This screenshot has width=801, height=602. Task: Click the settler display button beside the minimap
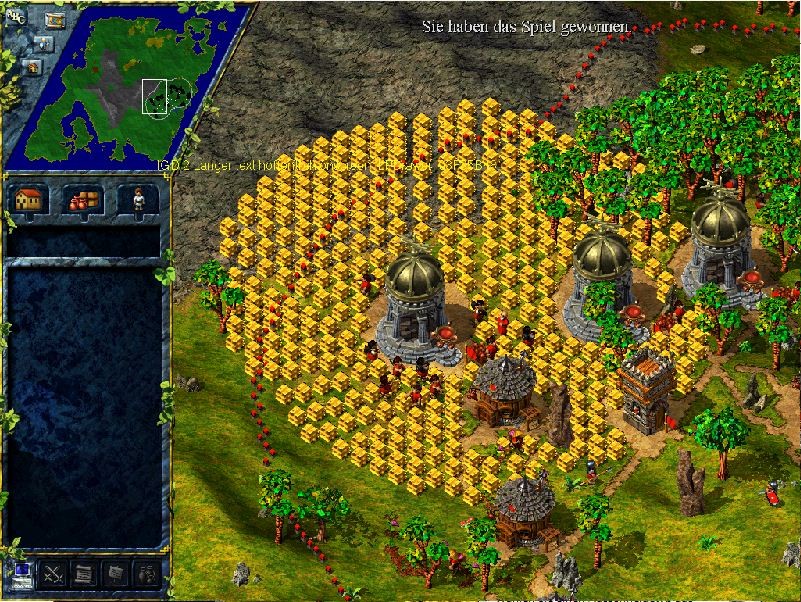[43, 43]
